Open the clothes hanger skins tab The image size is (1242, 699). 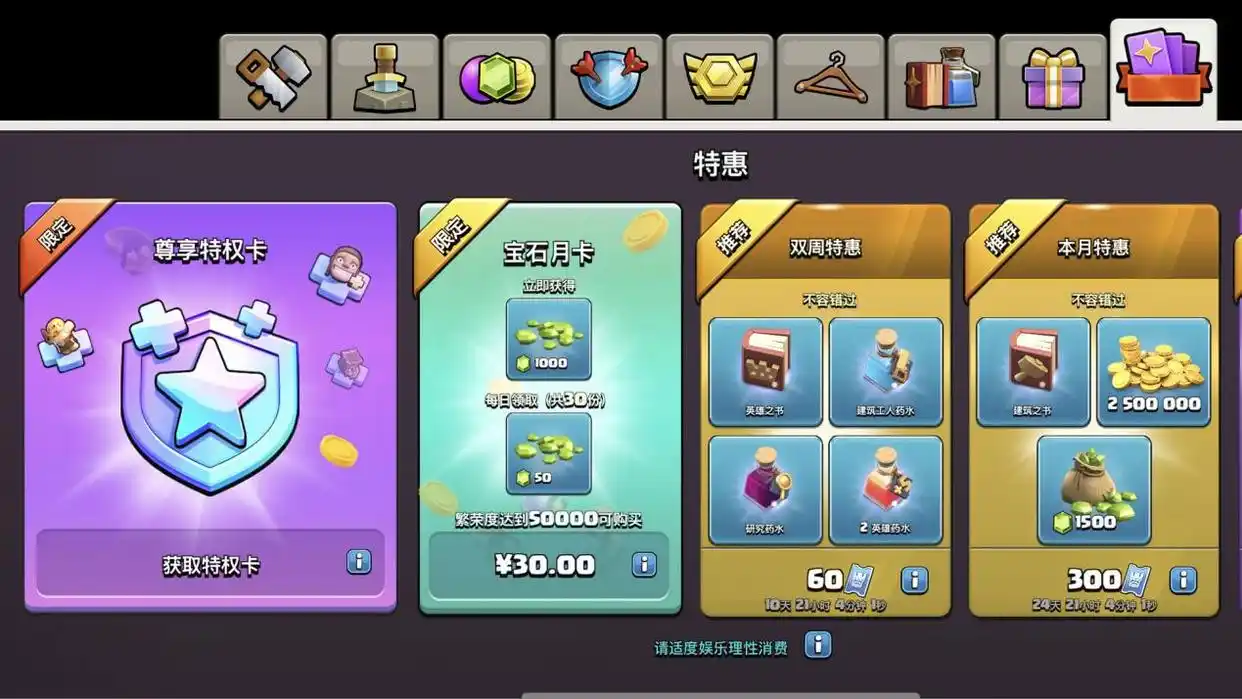click(830, 77)
